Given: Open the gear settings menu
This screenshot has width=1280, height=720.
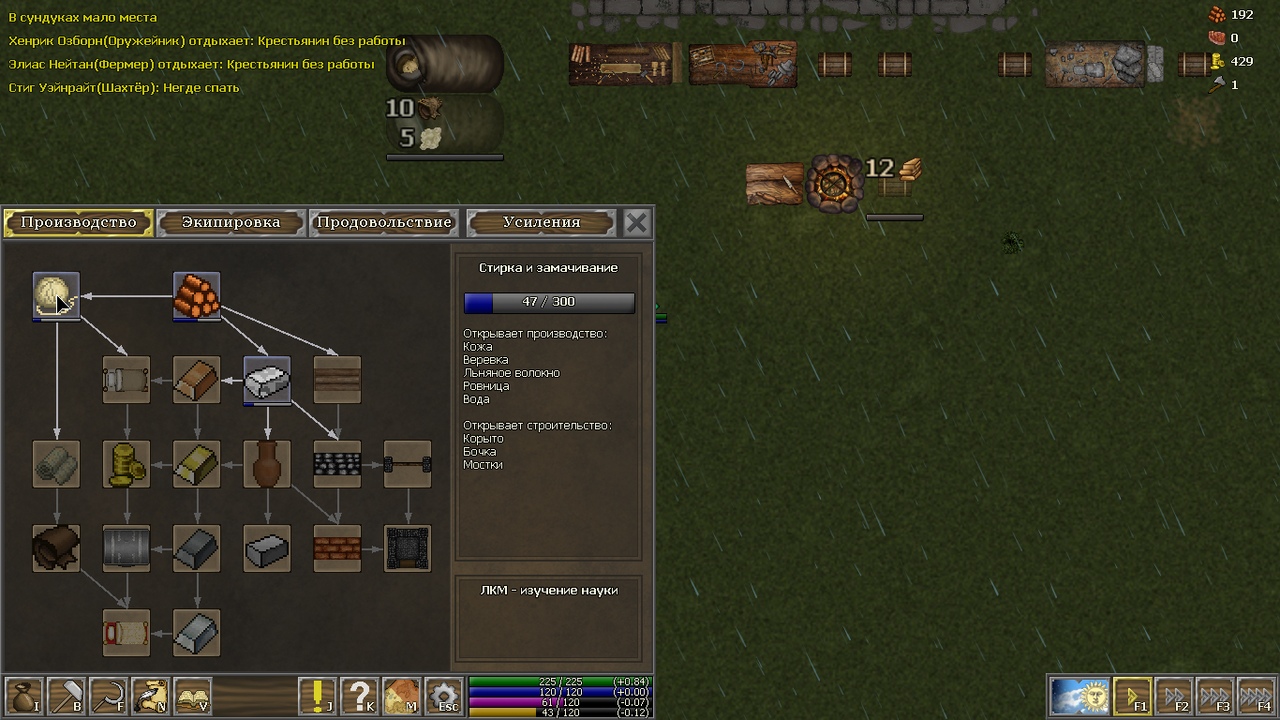Looking at the screenshot, I should 443,696.
